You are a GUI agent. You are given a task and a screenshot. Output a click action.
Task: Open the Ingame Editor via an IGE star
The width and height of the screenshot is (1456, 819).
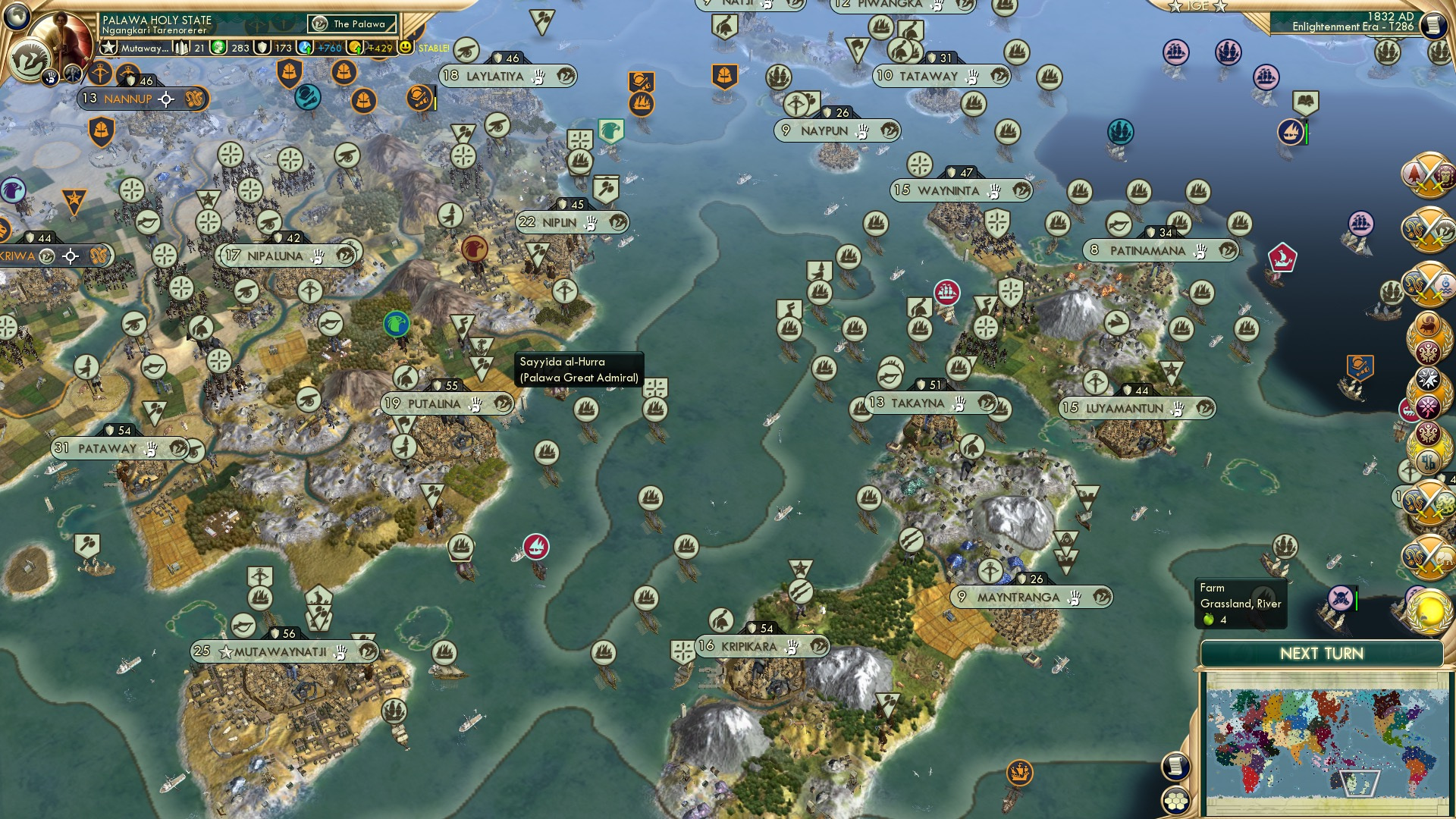tap(1174, 8)
